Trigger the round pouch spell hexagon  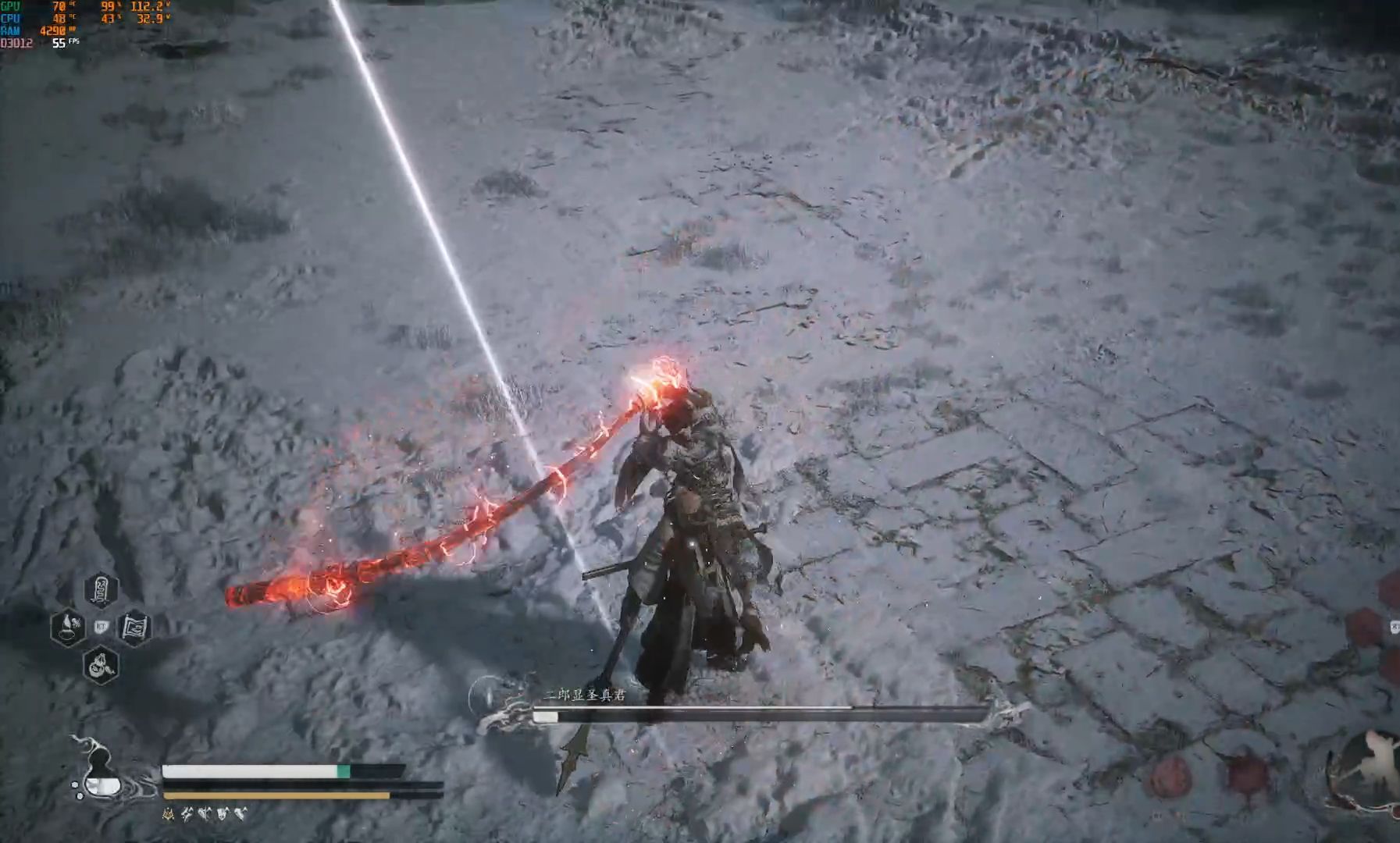coord(101,666)
